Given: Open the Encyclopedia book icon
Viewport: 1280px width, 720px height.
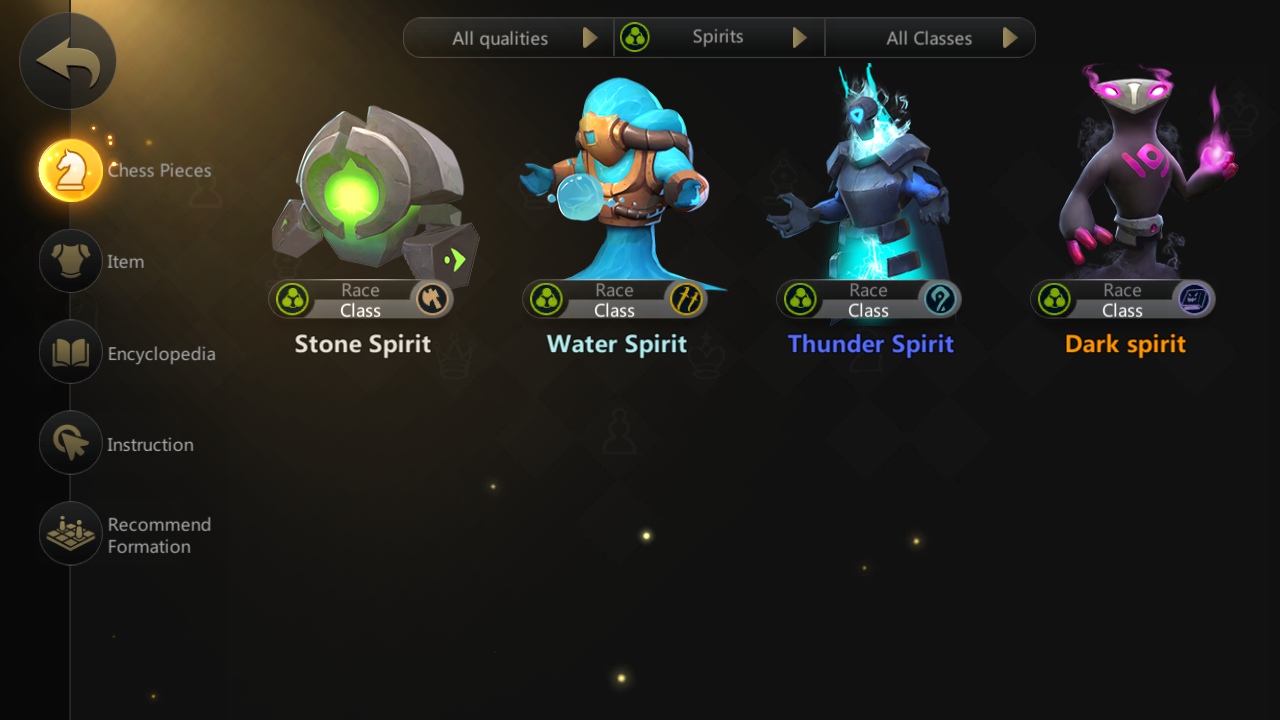Looking at the screenshot, I should 68,353.
